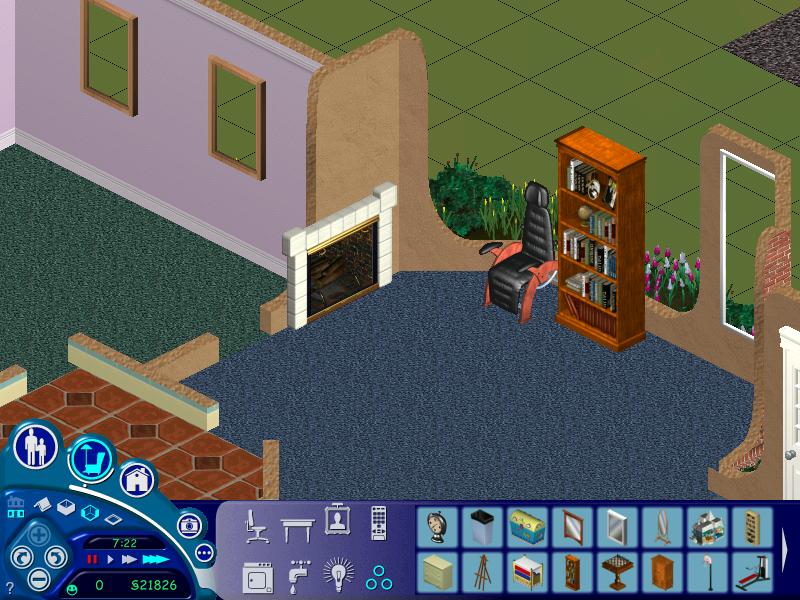
Task: Open the camera snapshot panel
Action: tap(189, 524)
